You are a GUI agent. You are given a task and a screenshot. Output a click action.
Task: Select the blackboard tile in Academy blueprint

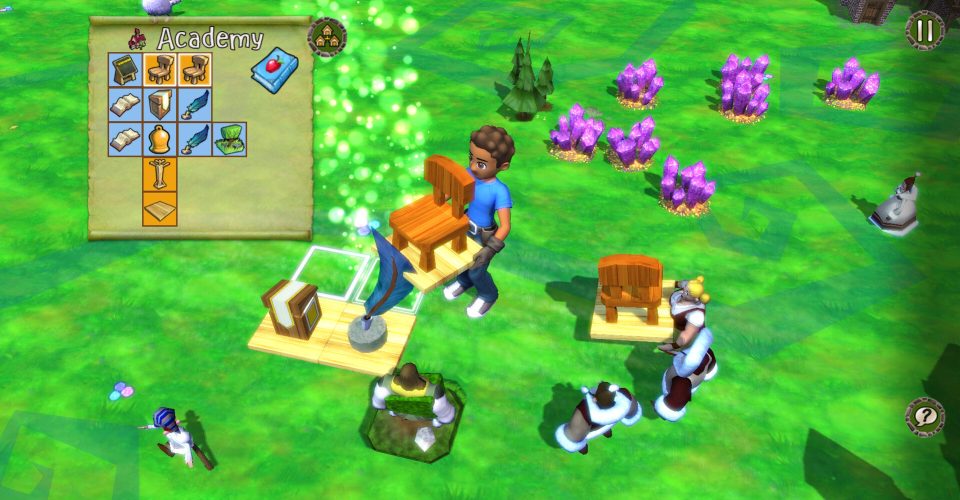pyautogui.click(x=126, y=70)
